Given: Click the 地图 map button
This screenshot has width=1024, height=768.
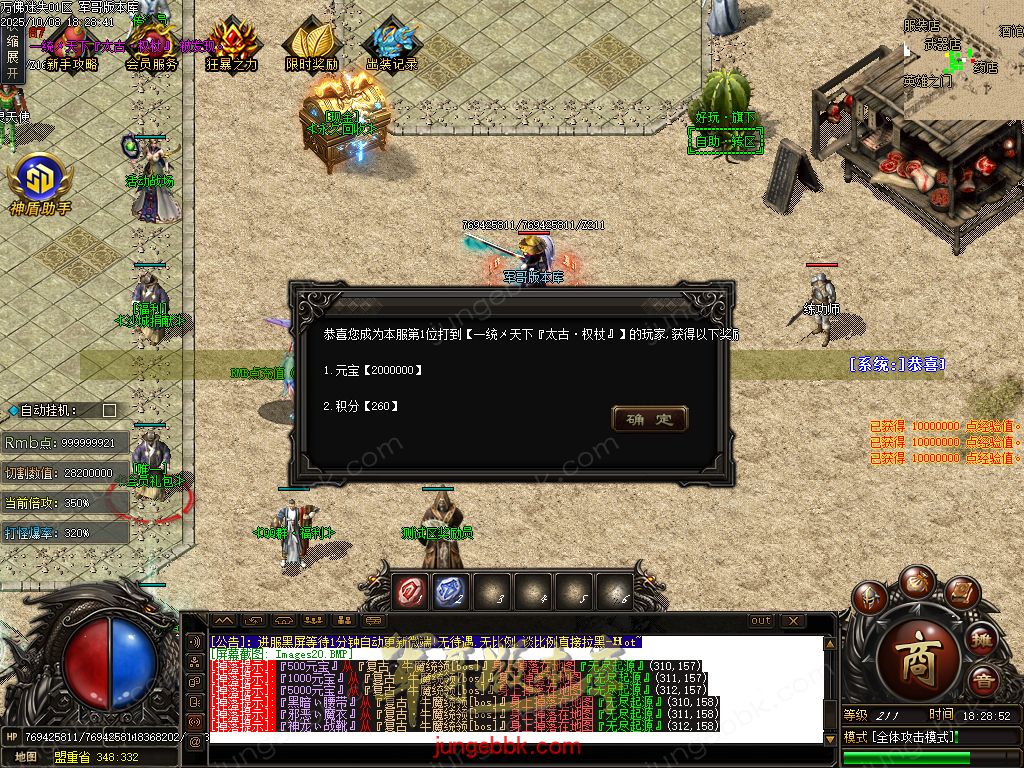Looking at the screenshot, I should point(27,757).
